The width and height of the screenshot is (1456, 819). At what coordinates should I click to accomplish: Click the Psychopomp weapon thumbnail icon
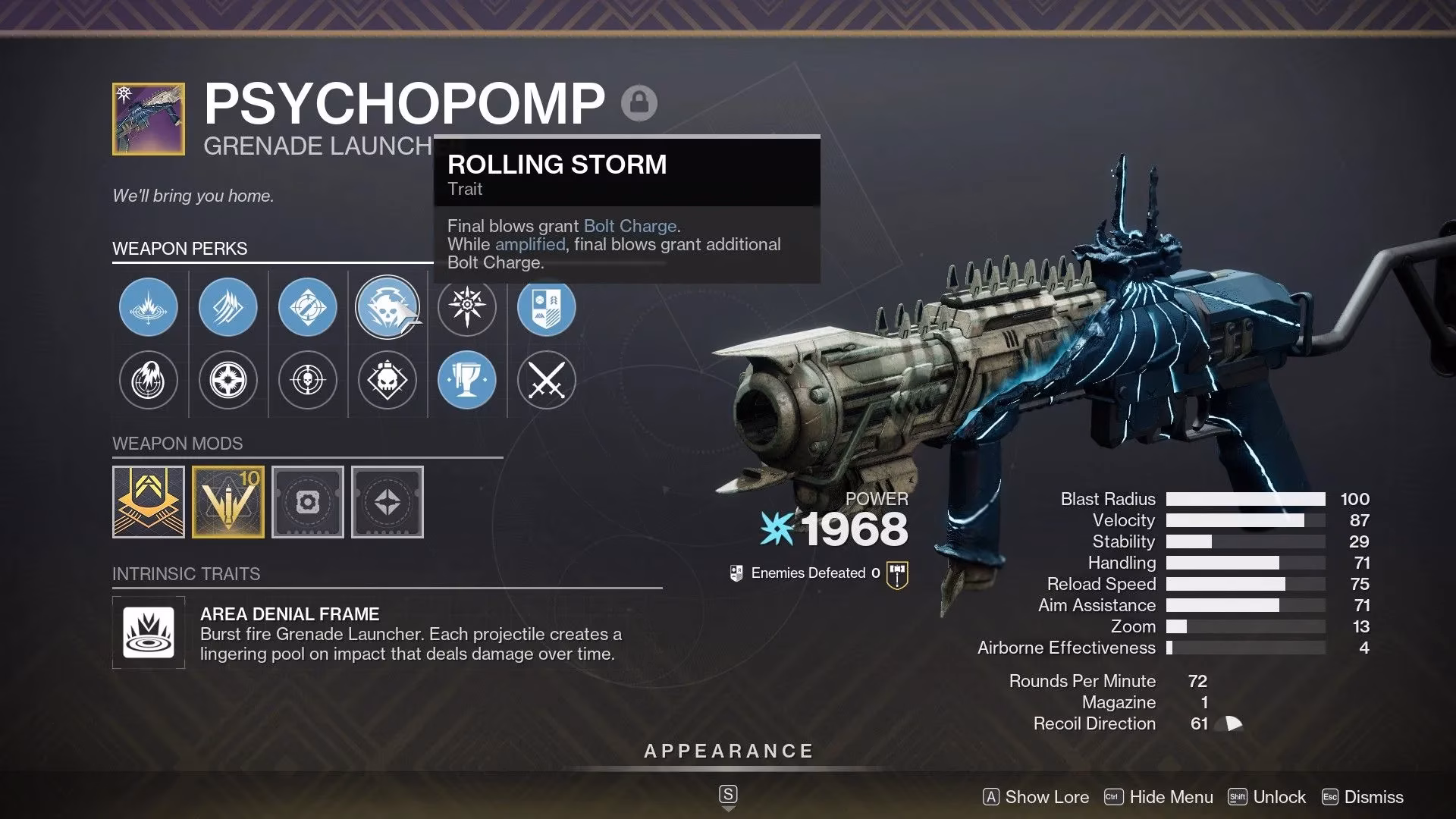coord(149,119)
